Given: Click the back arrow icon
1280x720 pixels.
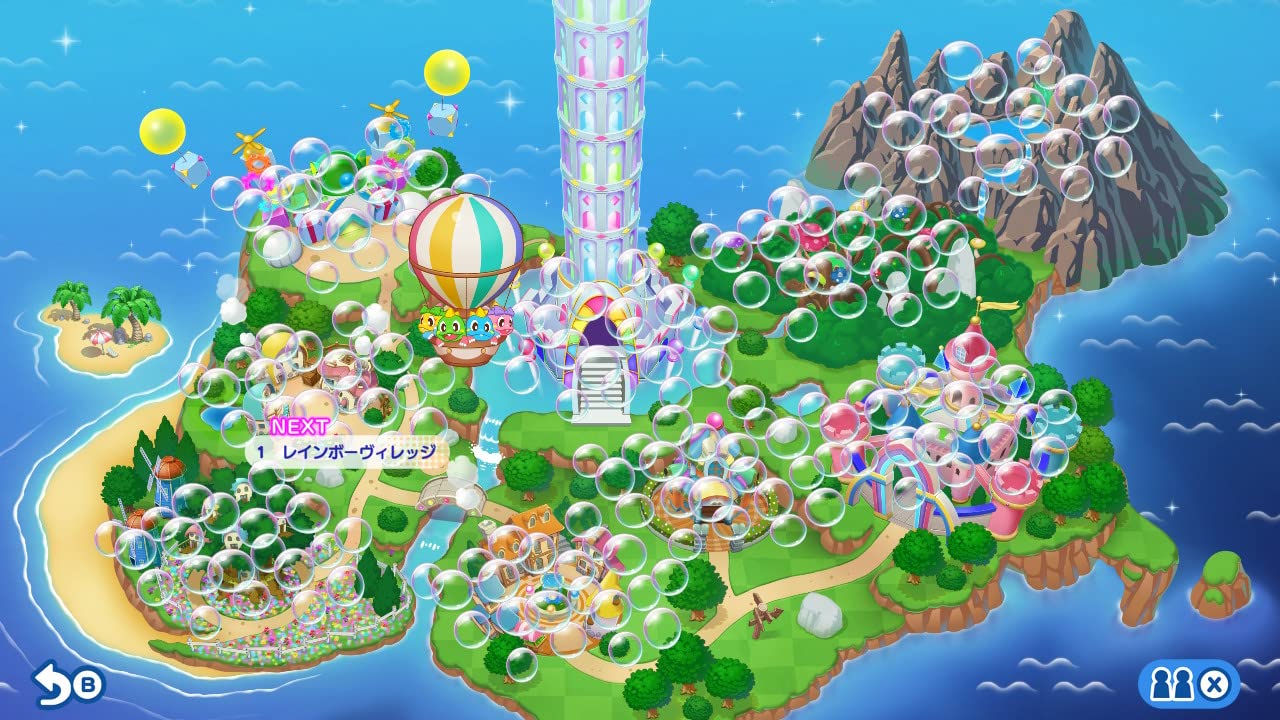Looking at the screenshot, I should 52,682.
